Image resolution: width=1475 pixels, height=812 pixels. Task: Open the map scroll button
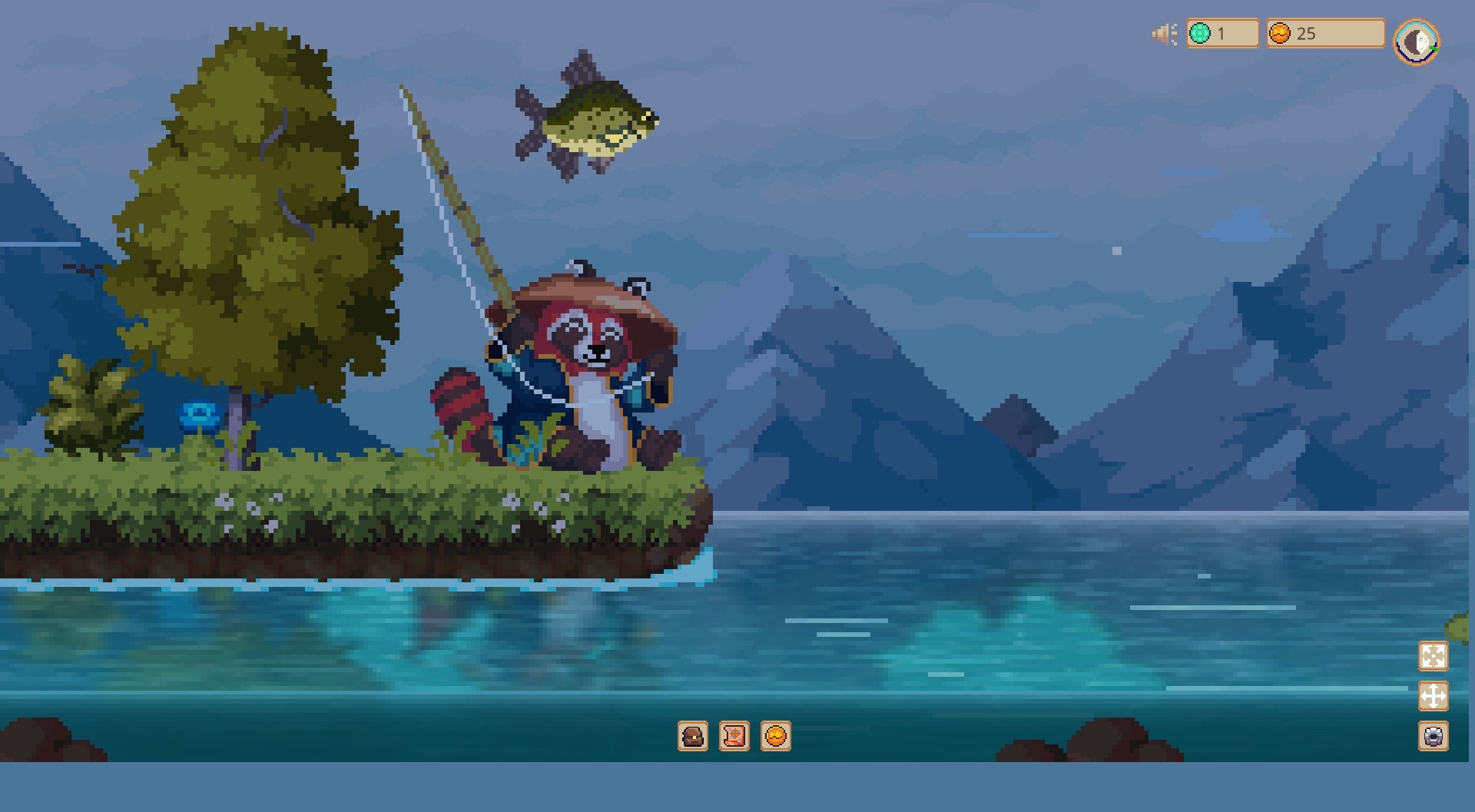pyautogui.click(x=734, y=736)
